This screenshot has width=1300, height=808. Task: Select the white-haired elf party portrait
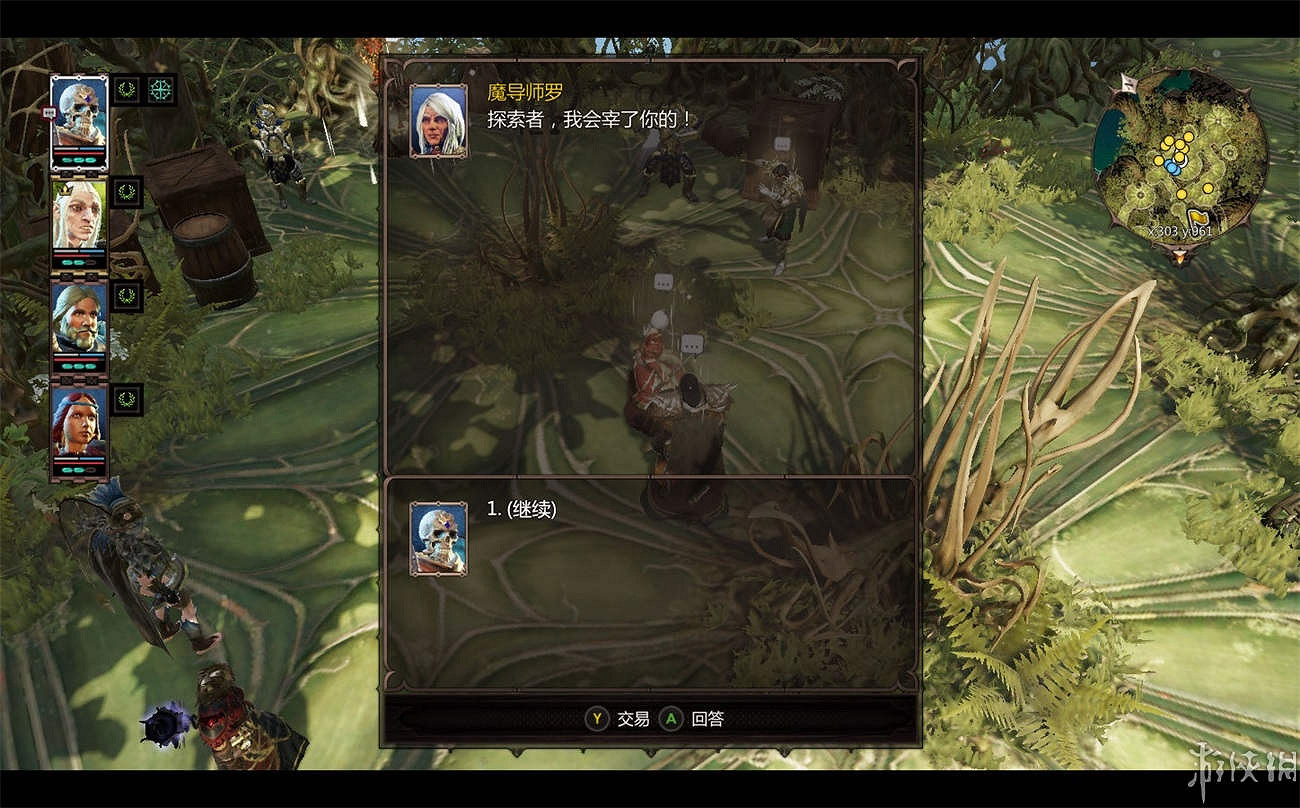pos(78,215)
